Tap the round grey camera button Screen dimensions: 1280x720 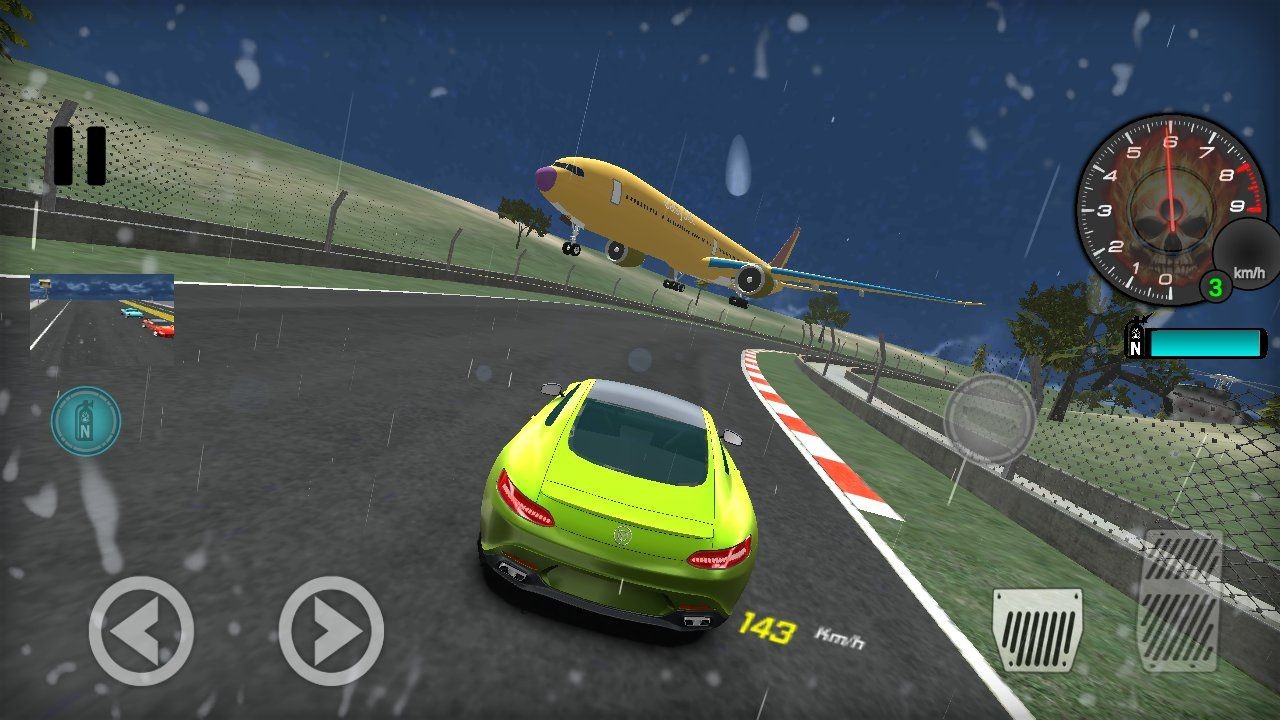point(989,419)
